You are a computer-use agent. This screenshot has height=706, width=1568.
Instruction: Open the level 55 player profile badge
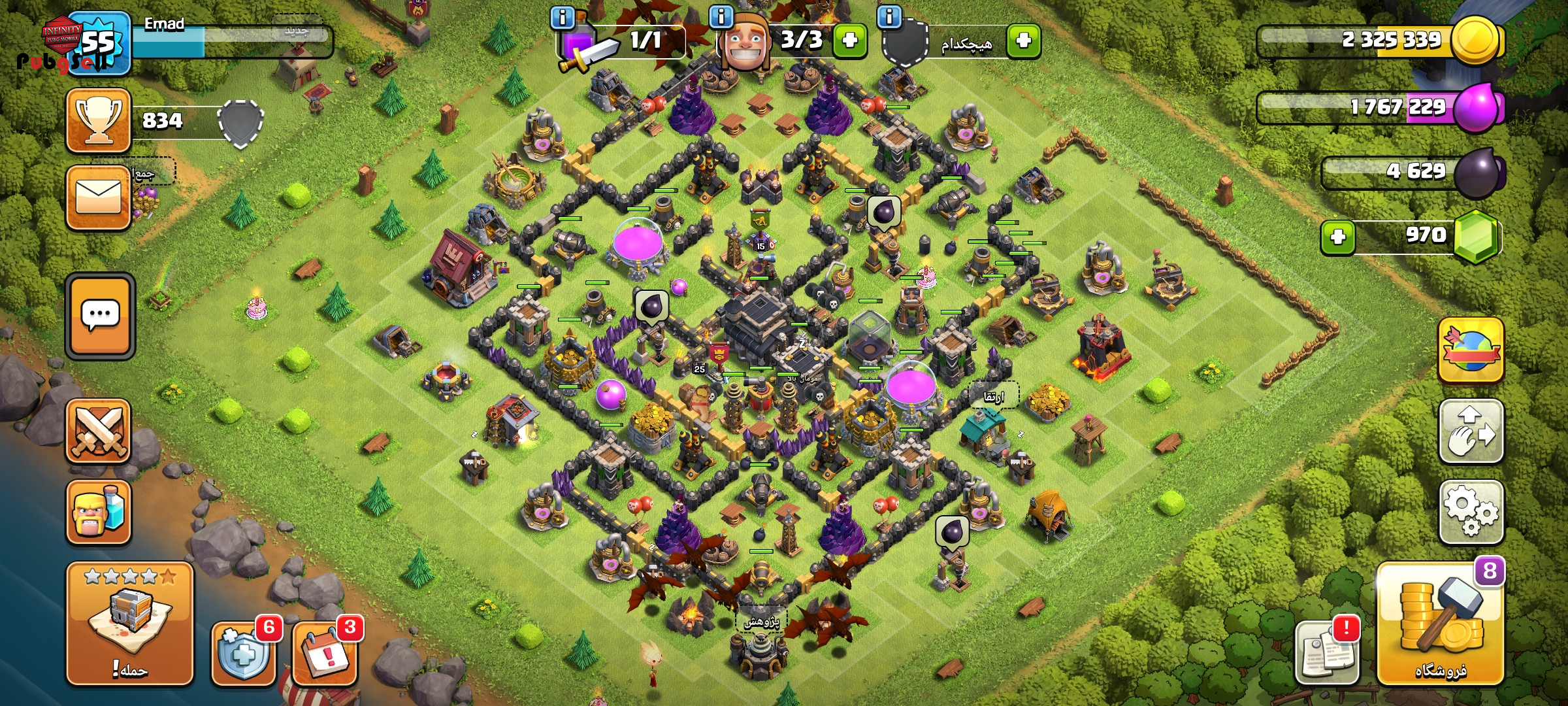point(99,43)
